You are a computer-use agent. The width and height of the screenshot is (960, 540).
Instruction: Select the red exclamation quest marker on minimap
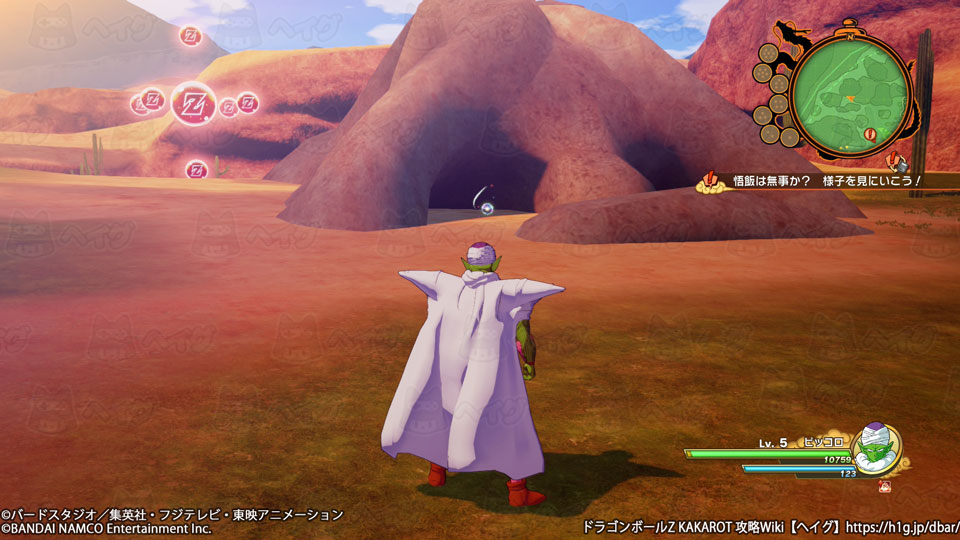pos(869,133)
